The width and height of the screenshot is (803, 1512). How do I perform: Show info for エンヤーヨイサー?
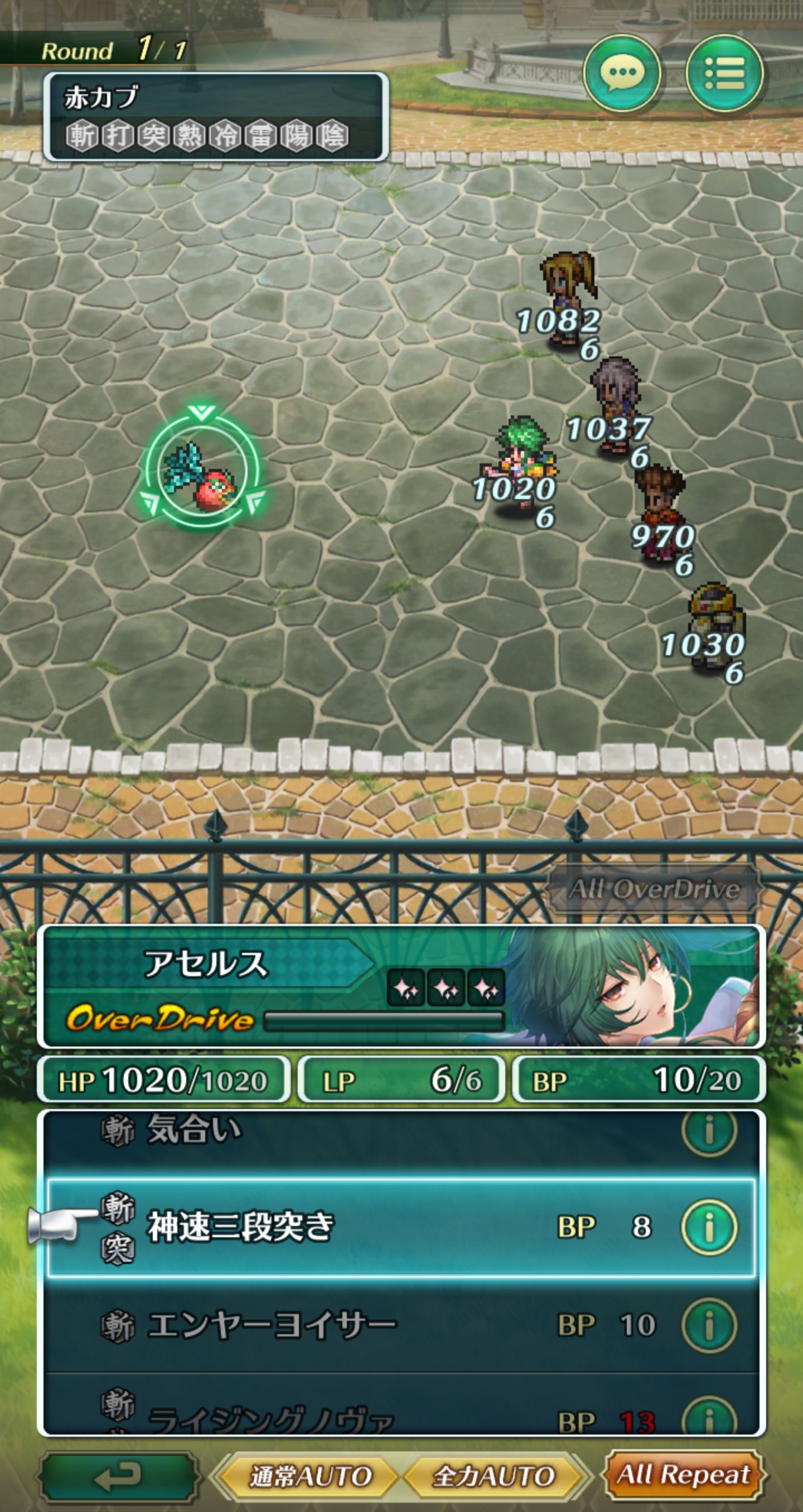click(709, 1325)
